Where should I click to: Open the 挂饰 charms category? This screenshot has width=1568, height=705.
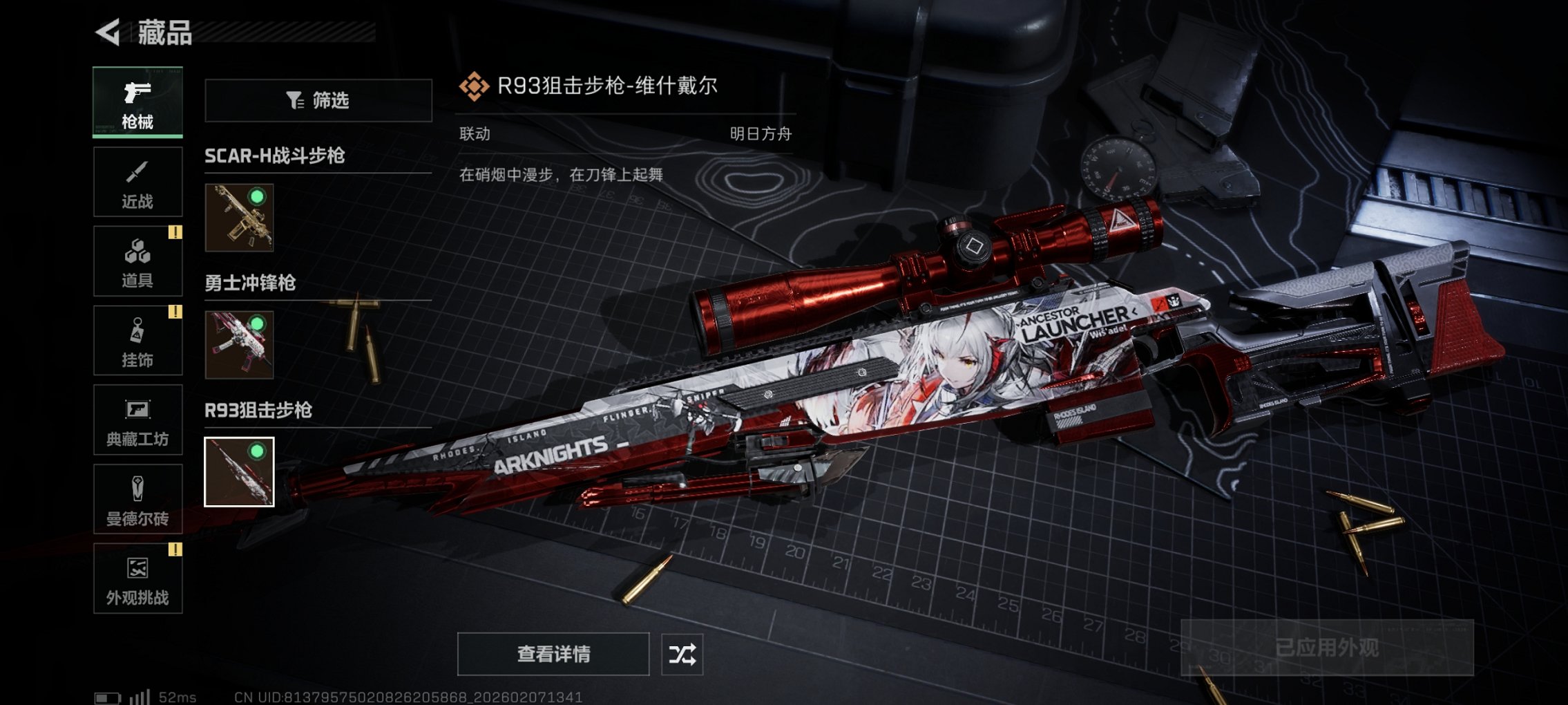[137, 341]
